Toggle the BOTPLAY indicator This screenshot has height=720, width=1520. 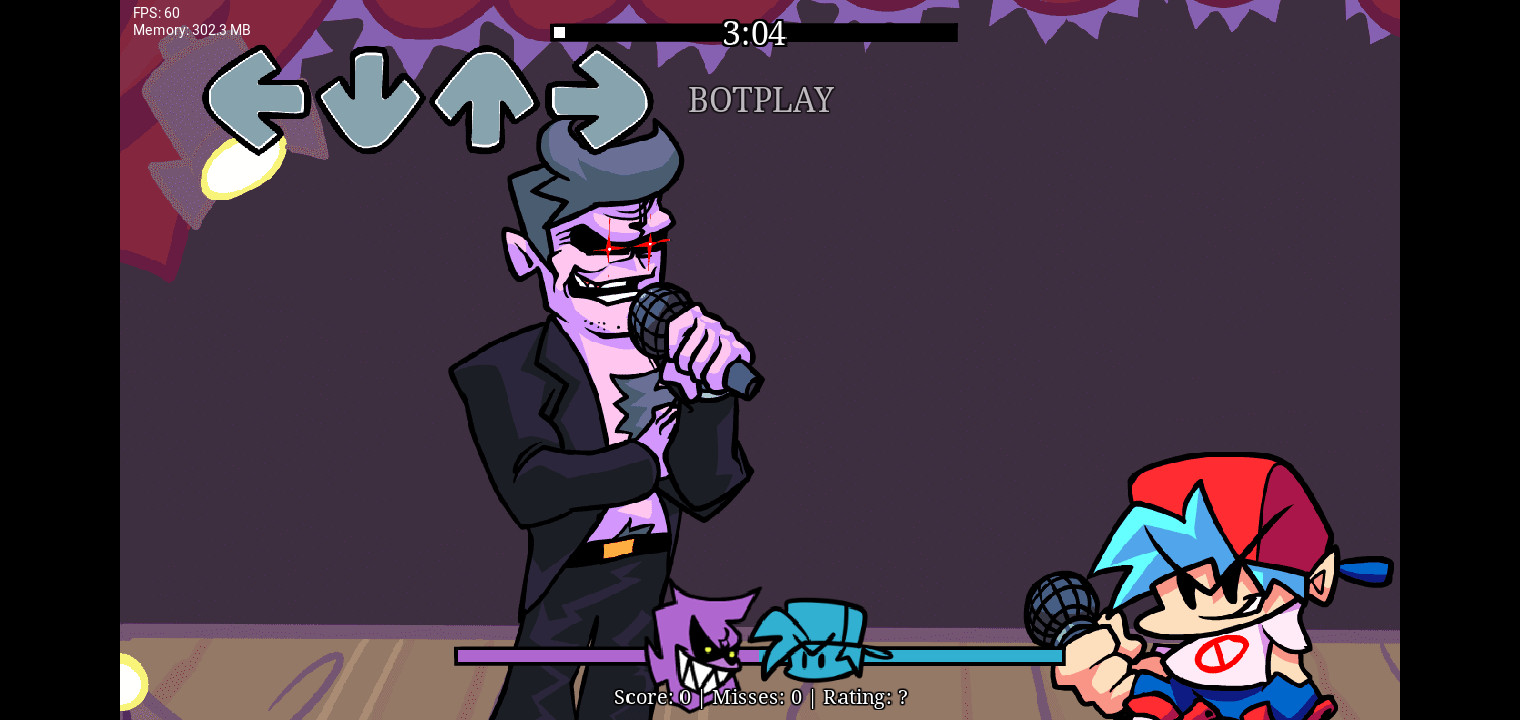(760, 100)
